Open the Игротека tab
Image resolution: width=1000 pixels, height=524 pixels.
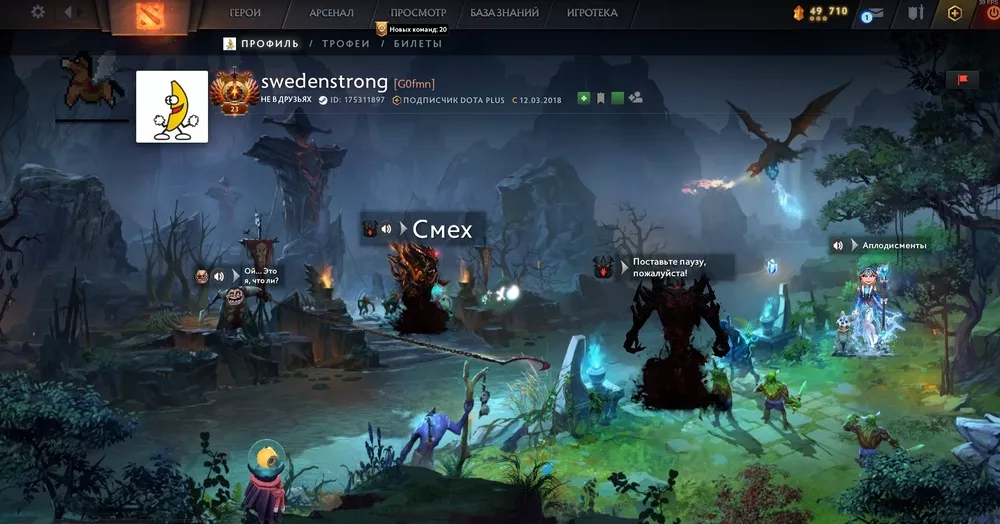tap(592, 13)
